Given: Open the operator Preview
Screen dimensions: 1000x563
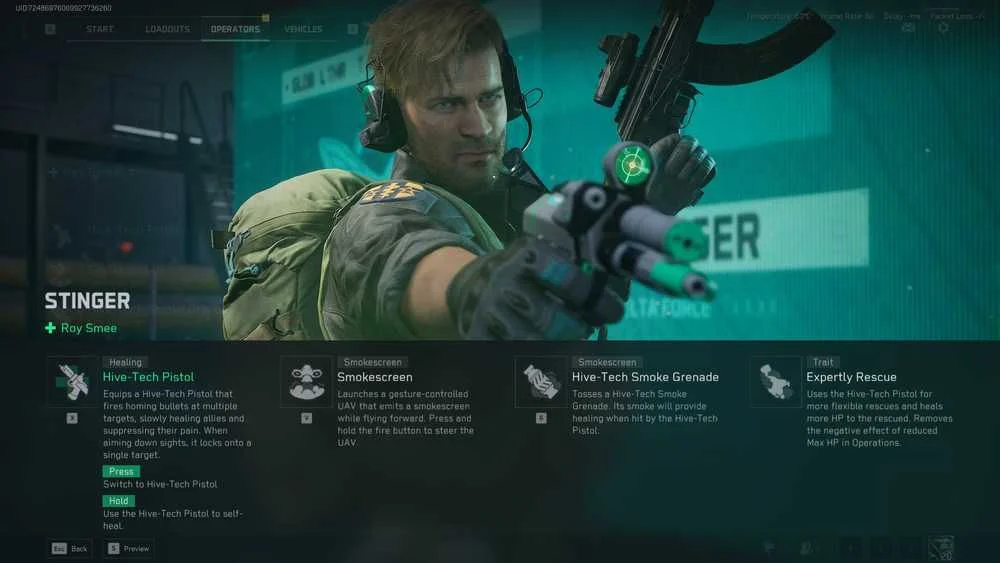Looking at the screenshot, I should 129,548.
